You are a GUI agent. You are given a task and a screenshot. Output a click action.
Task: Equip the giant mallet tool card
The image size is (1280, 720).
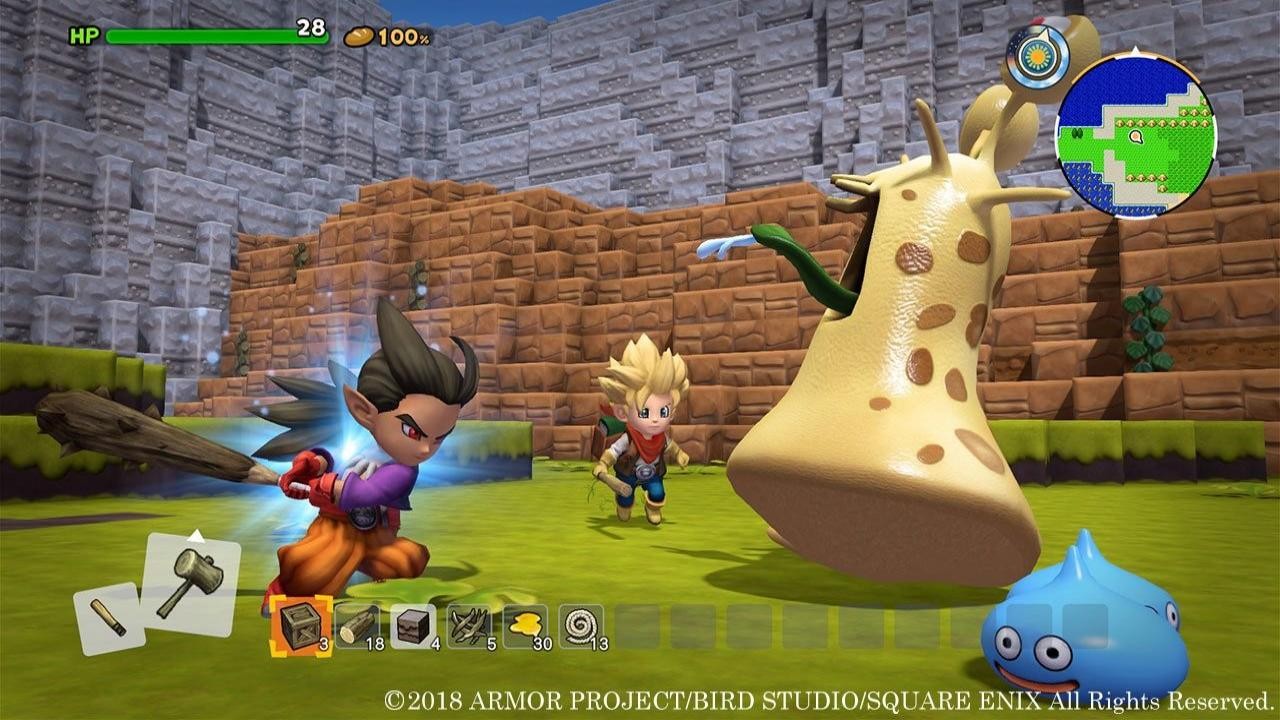click(190, 583)
